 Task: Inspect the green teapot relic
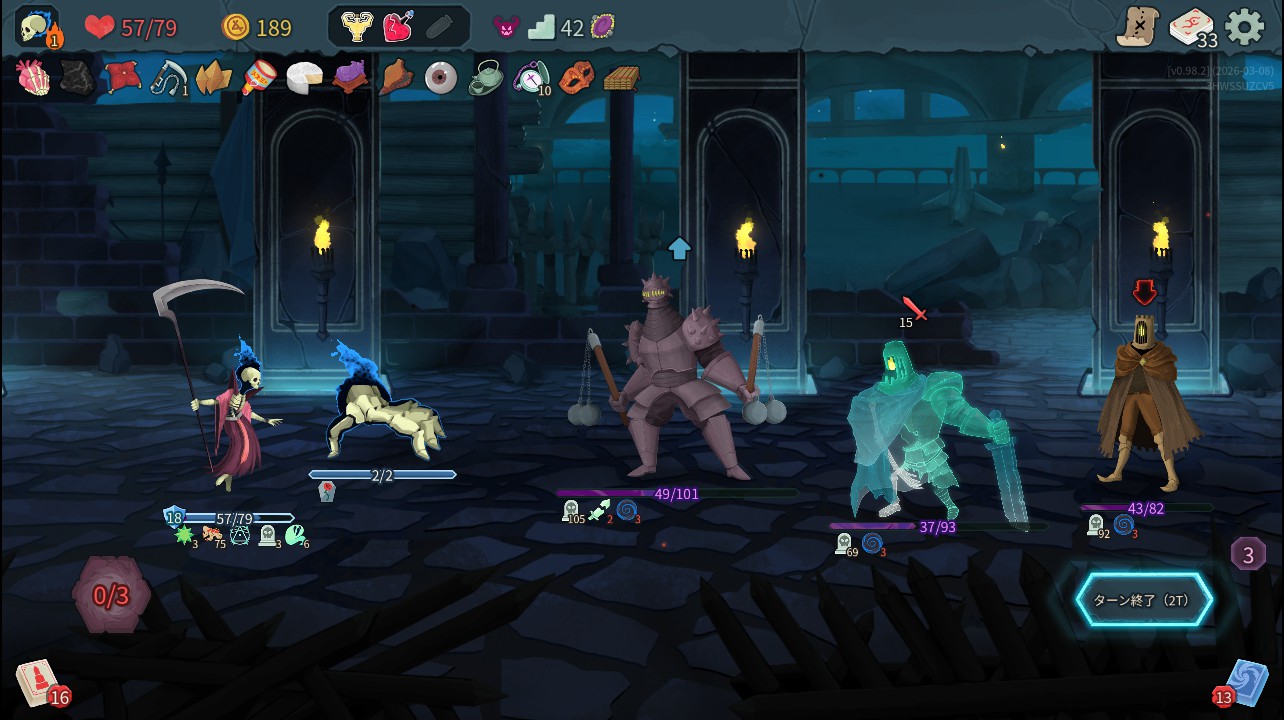[486, 78]
